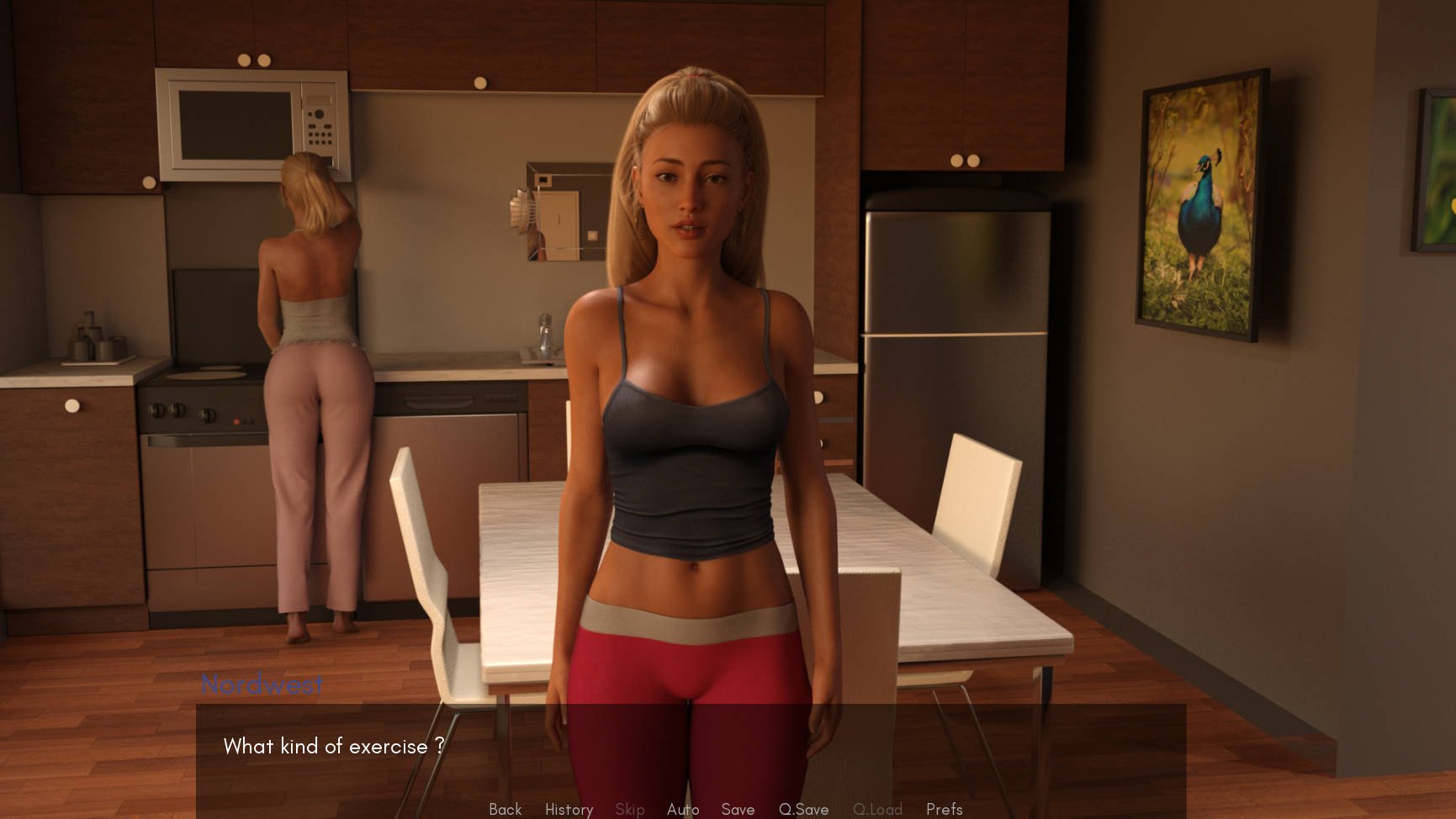Enable Auto-advance dialogue mode
This screenshot has height=819, width=1456.
tap(683, 809)
